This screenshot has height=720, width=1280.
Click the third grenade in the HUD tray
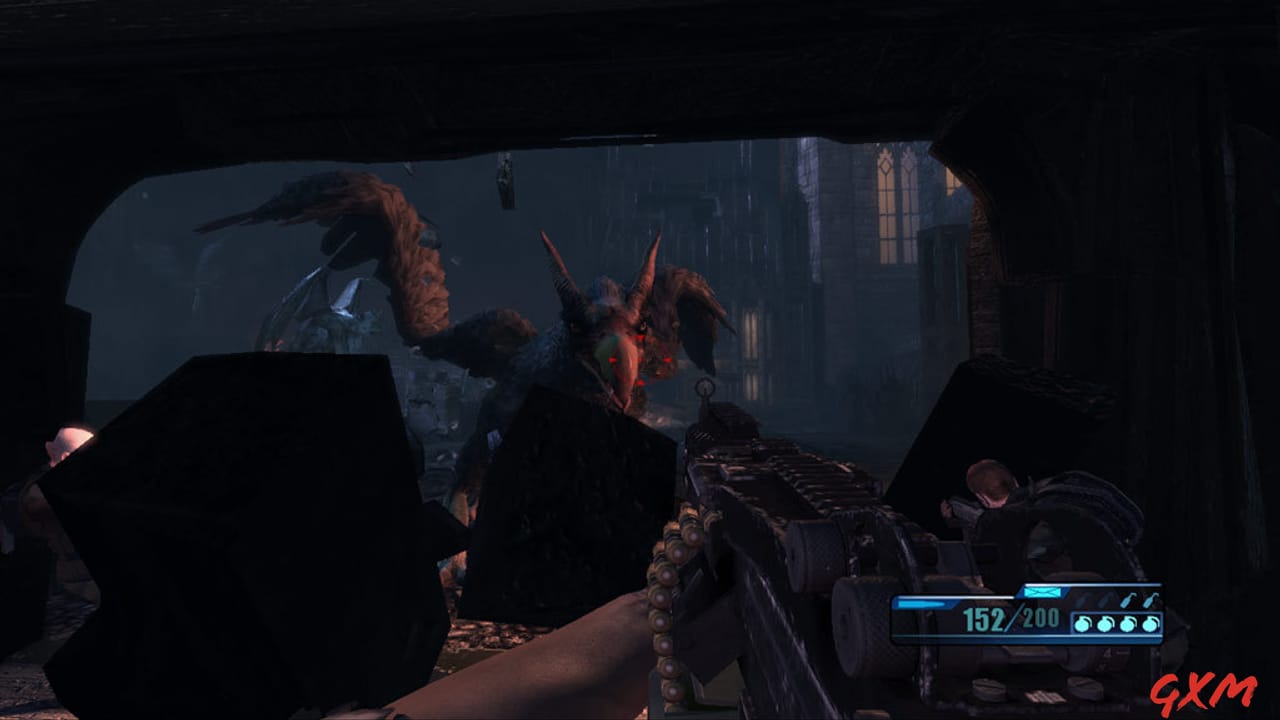click(1128, 623)
